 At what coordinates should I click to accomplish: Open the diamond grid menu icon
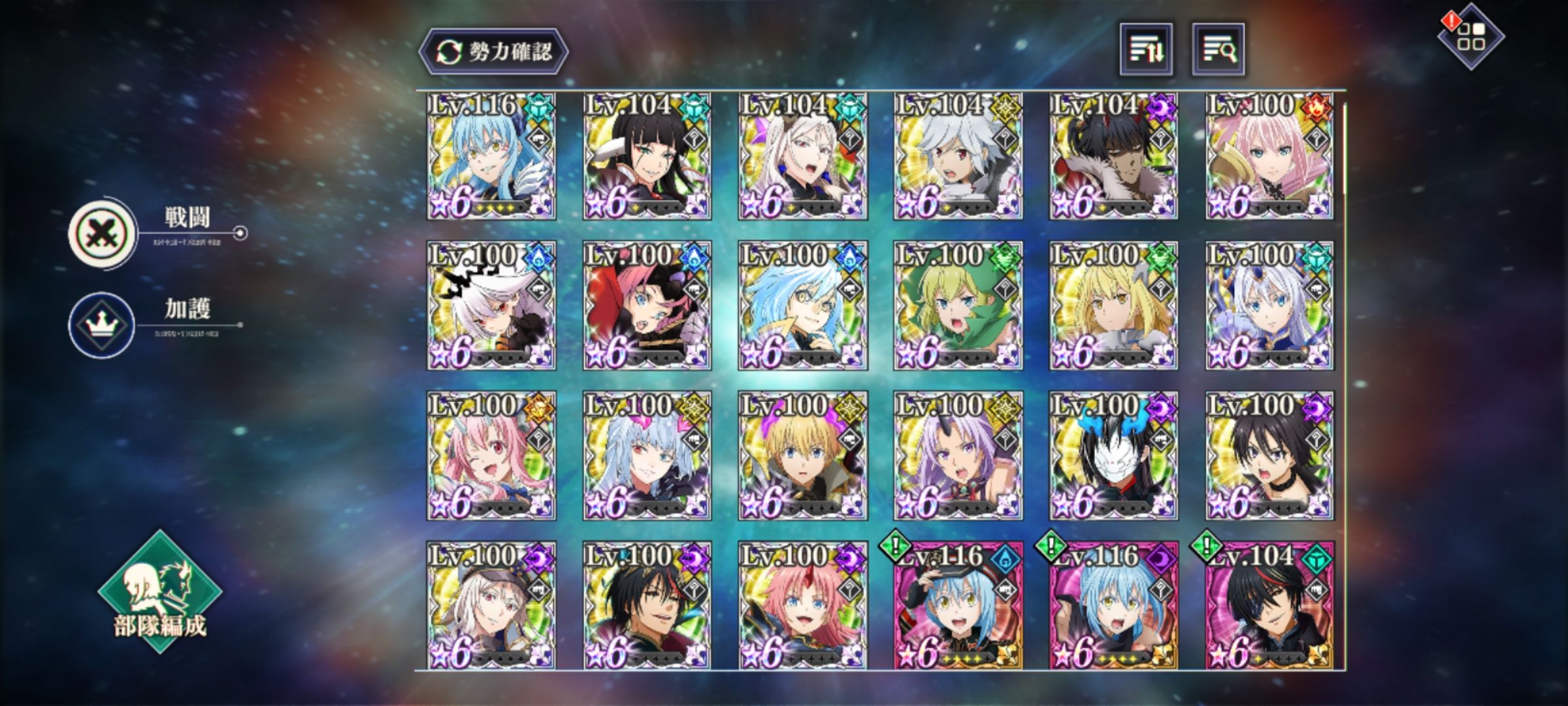click(x=1470, y=37)
